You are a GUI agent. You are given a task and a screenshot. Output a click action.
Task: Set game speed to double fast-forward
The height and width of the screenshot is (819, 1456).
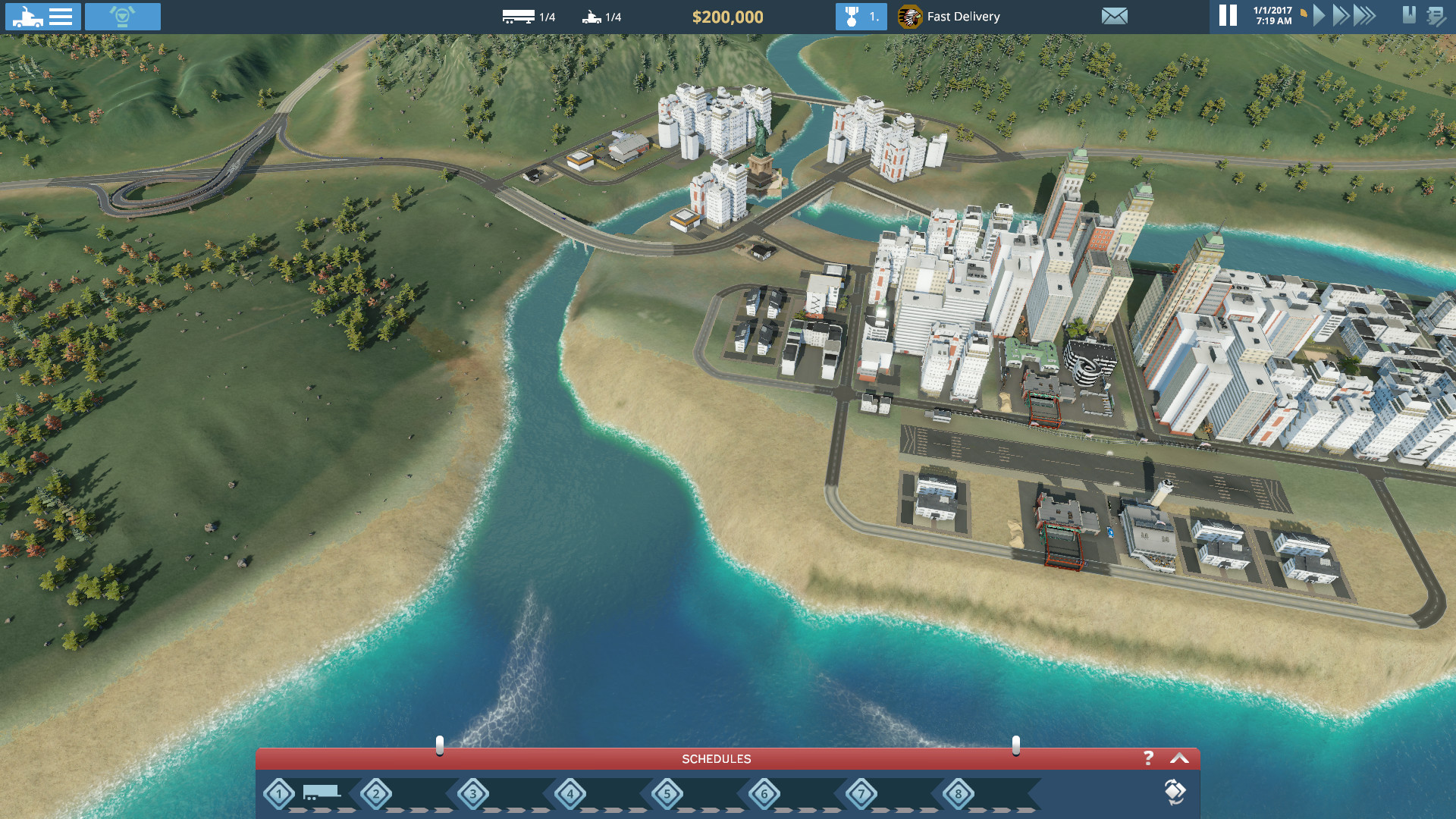click(x=1341, y=16)
